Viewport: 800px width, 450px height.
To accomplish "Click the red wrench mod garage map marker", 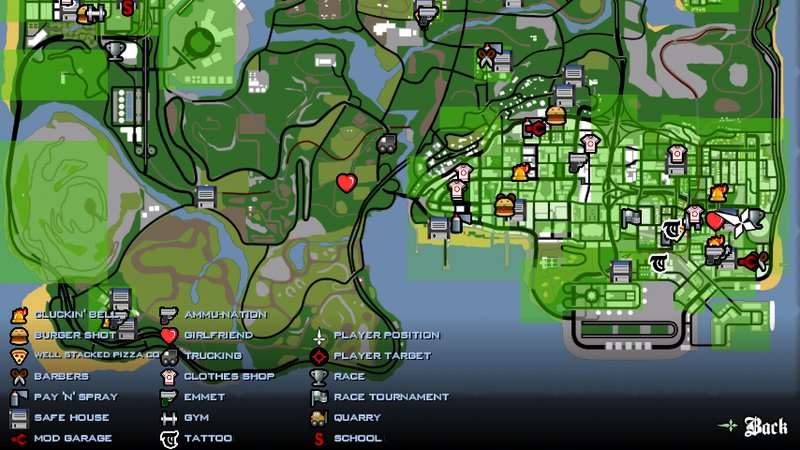I will coord(534,127).
